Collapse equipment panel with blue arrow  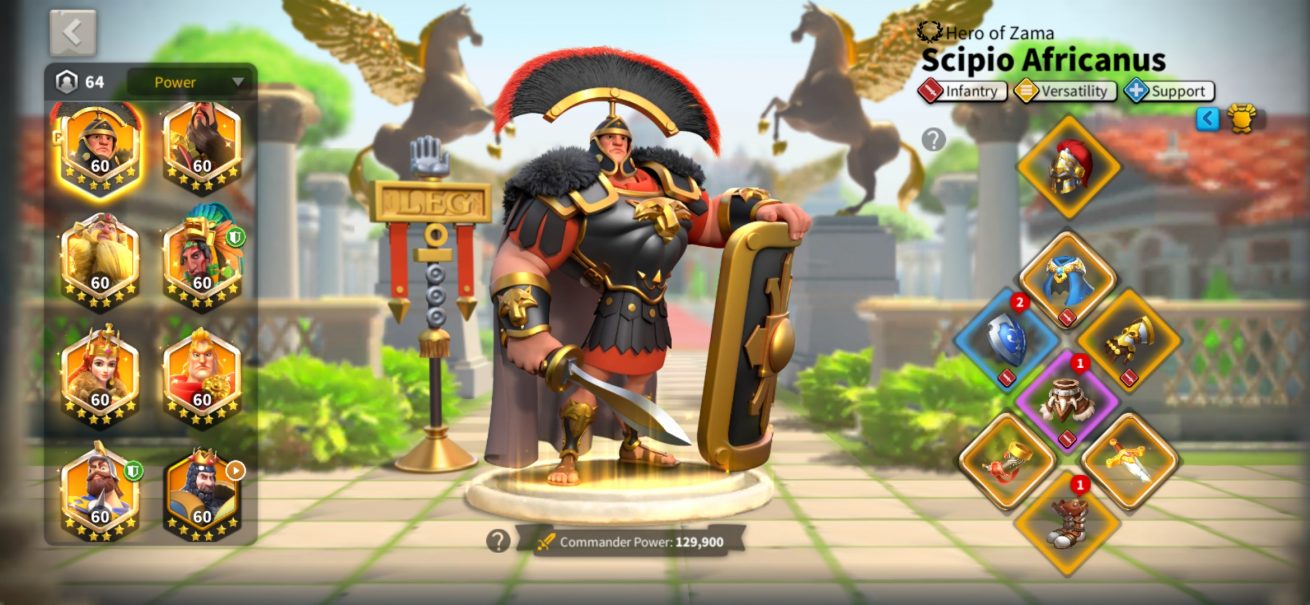(x=1208, y=119)
